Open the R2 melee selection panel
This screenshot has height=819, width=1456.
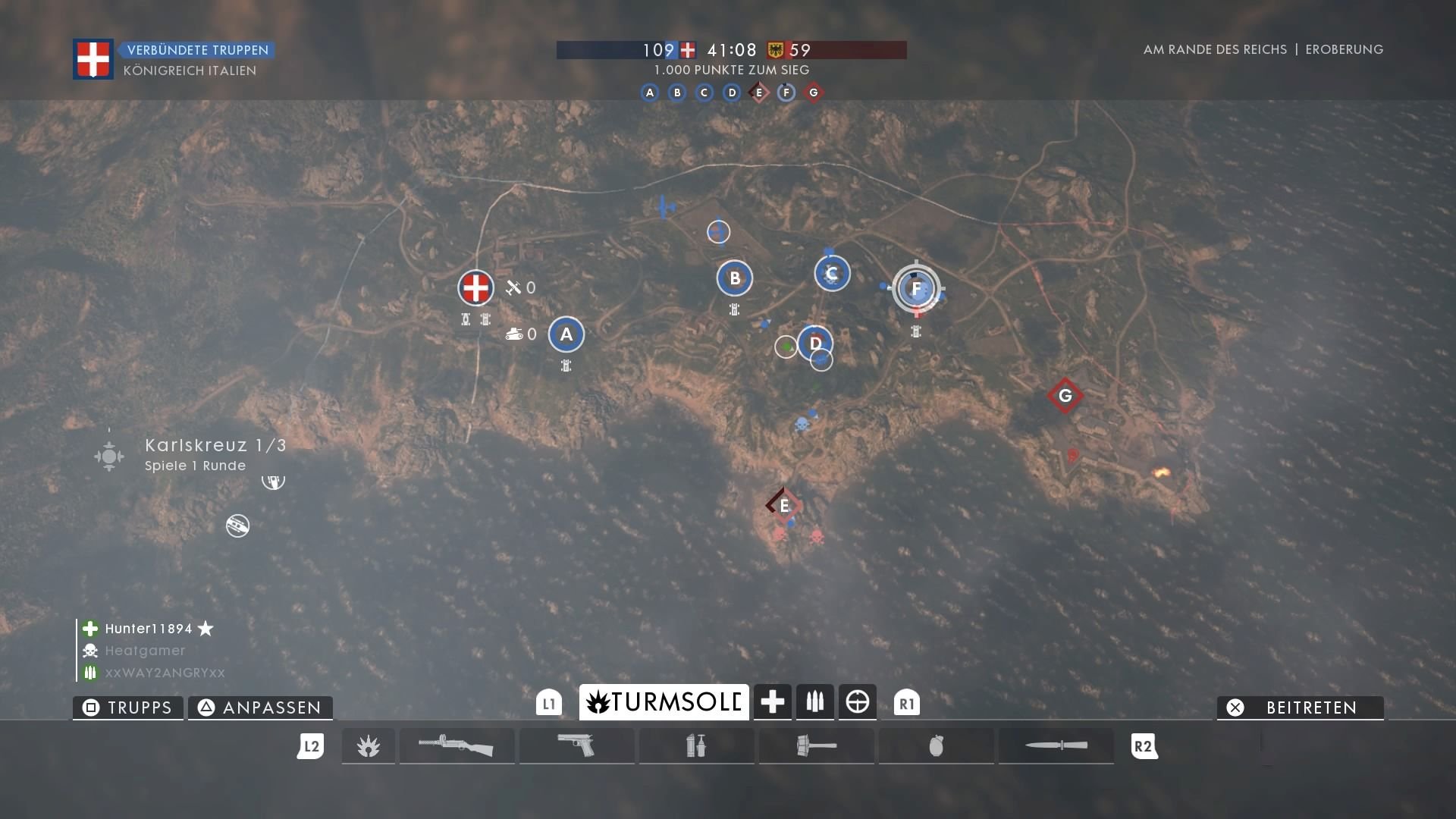point(1145,746)
